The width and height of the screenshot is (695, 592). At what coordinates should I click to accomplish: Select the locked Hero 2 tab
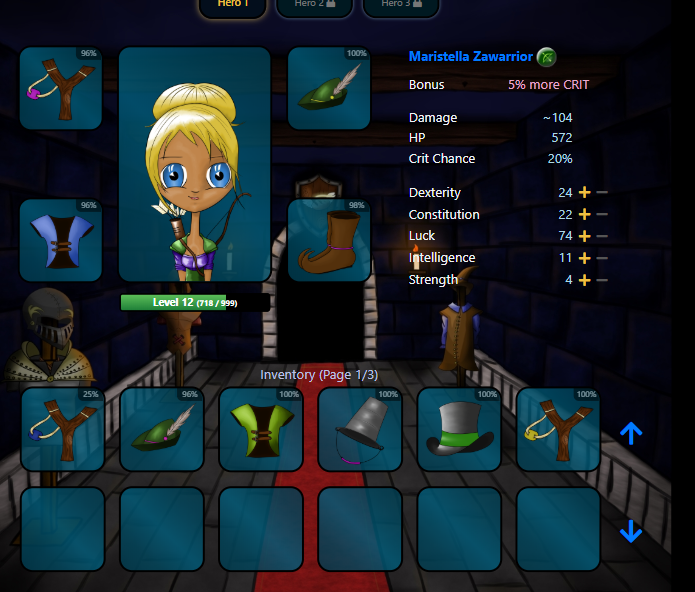(x=315, y=5)
